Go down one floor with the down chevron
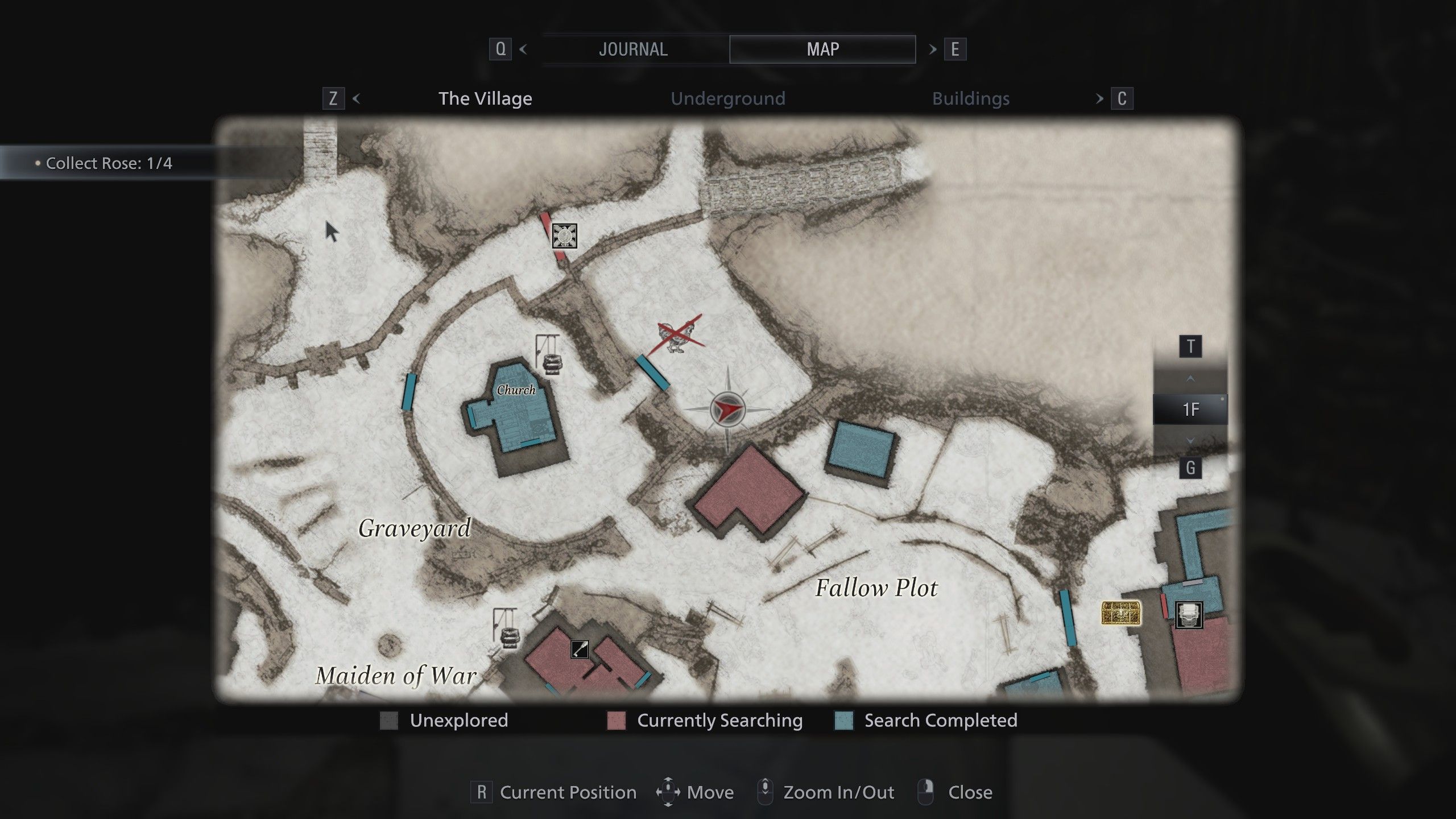Viewport: 1456px width, 819px height. 1190,441
